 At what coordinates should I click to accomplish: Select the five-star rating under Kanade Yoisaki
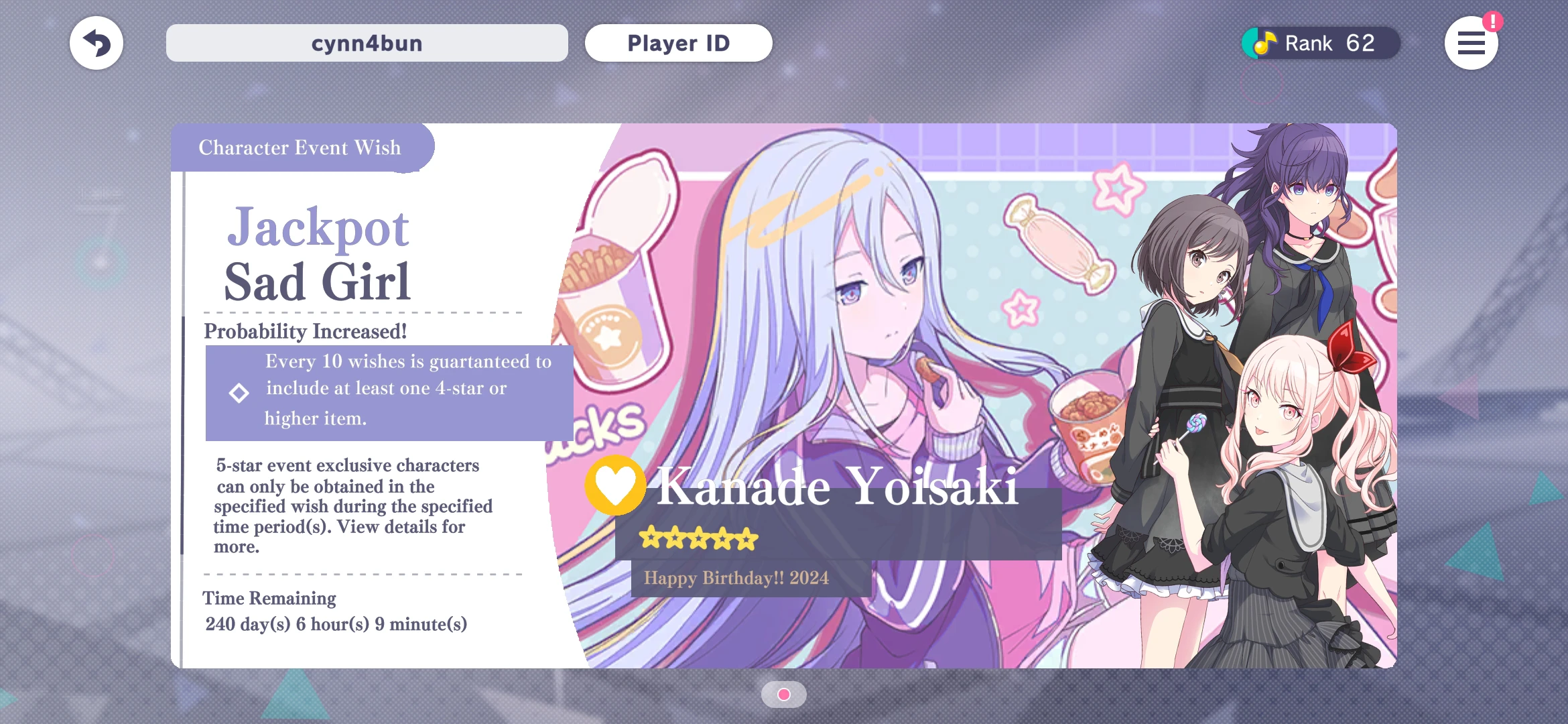(x=698, y=539)
